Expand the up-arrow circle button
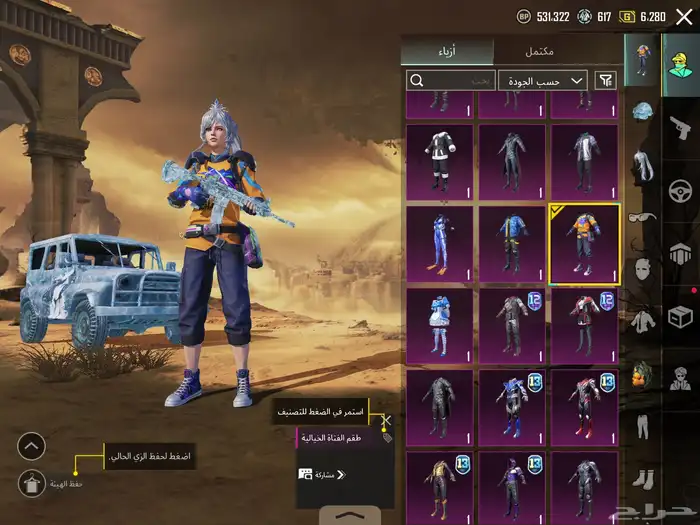The height and width of the screenshot is (525, 700). (x=31, y=446)
